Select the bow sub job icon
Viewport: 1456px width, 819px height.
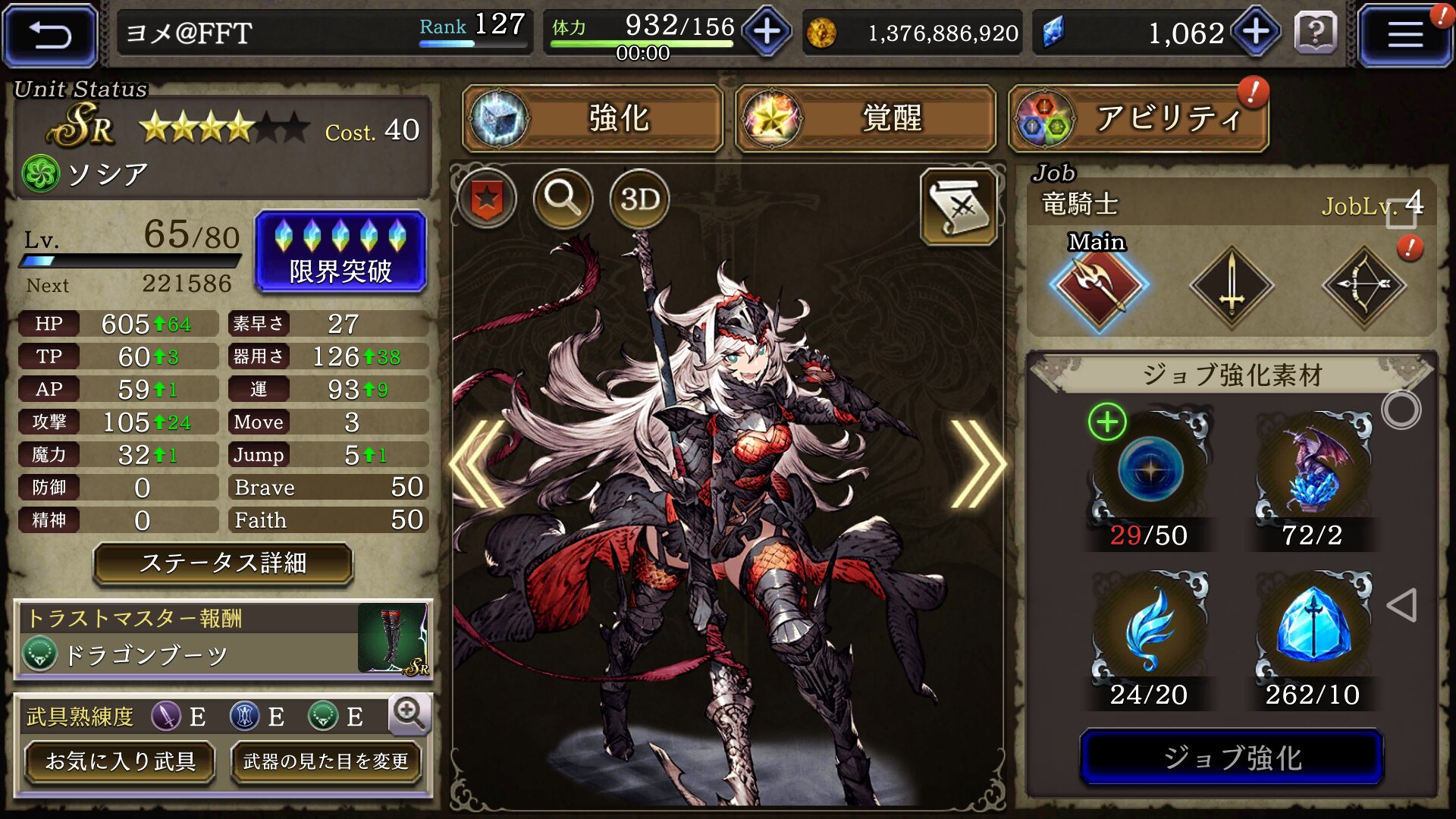1364,287
